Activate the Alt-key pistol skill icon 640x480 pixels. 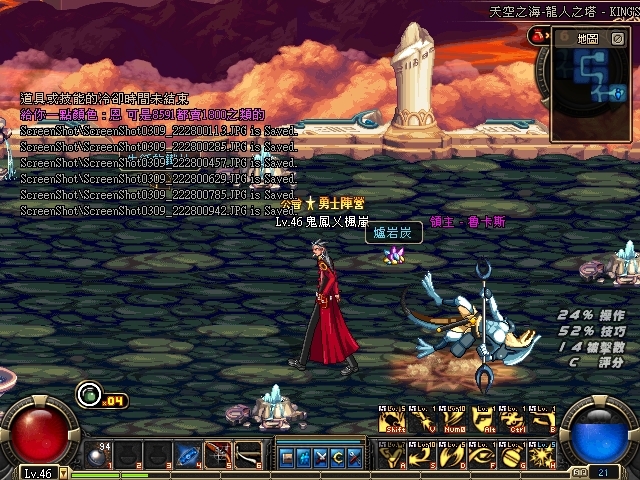pos(483,420)
